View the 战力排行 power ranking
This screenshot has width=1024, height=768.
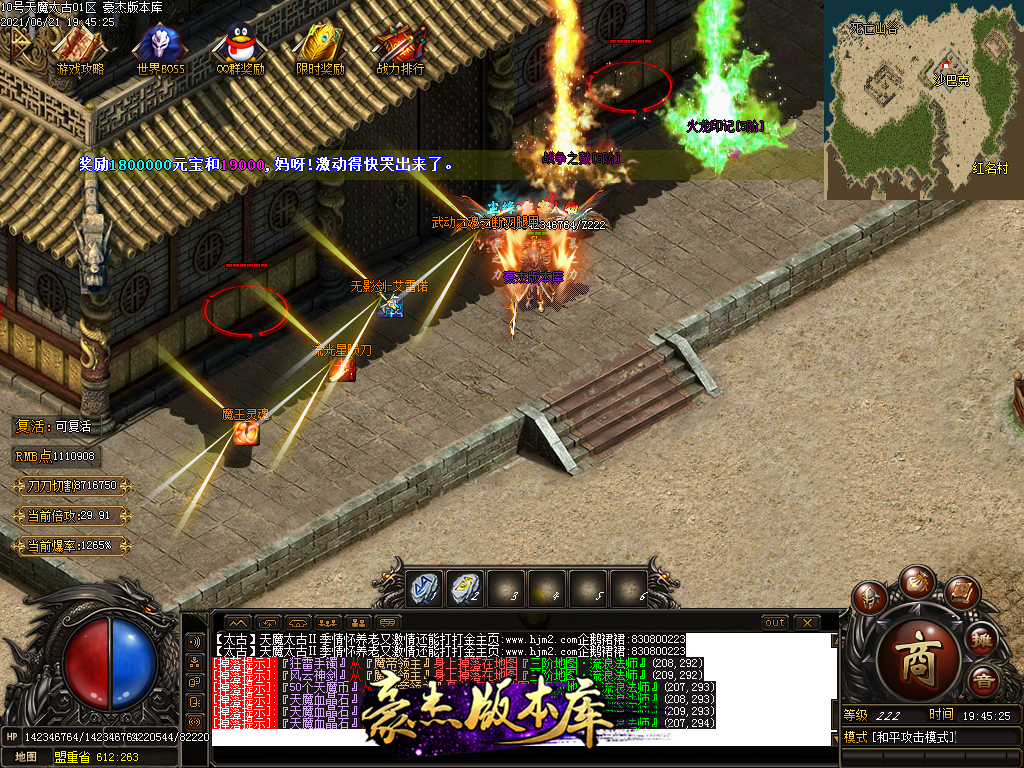[400, 49]
